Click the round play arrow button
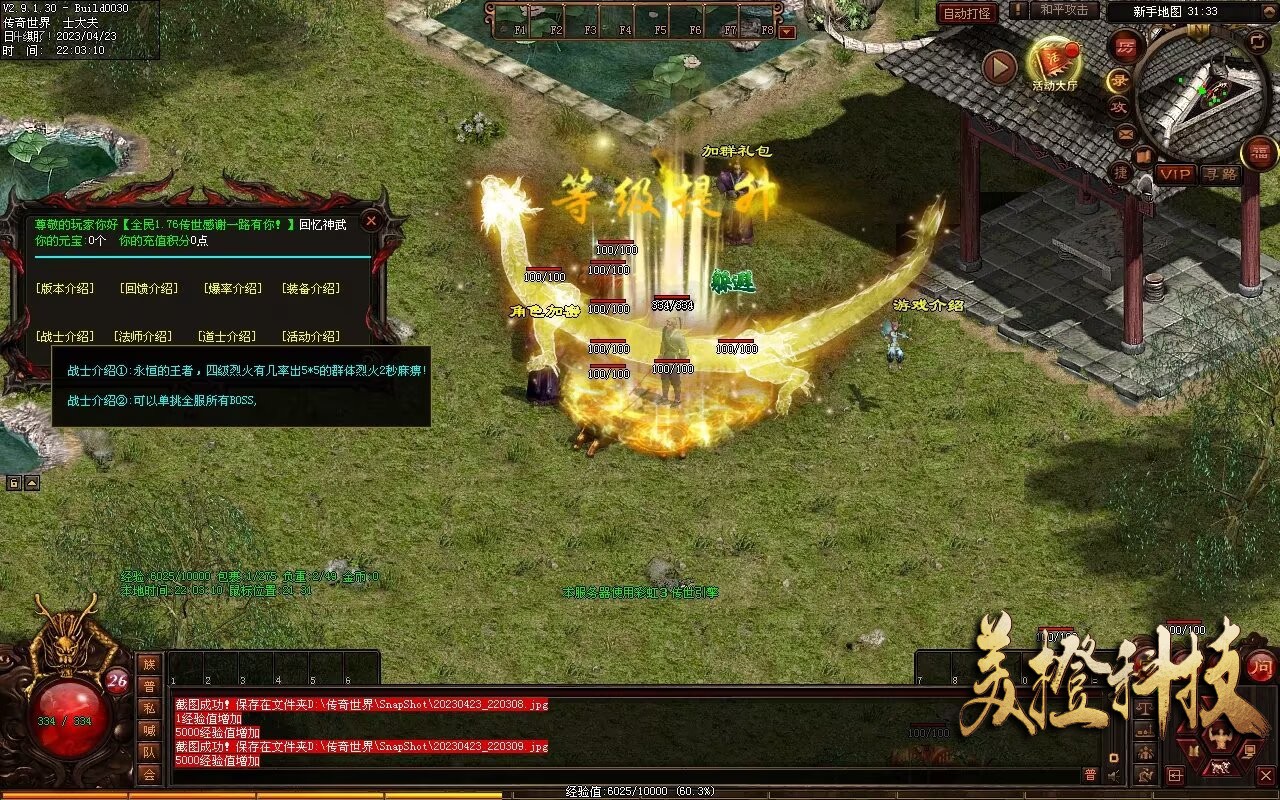The width and height of the screenshot is (1280, 800). coord(999,67)
